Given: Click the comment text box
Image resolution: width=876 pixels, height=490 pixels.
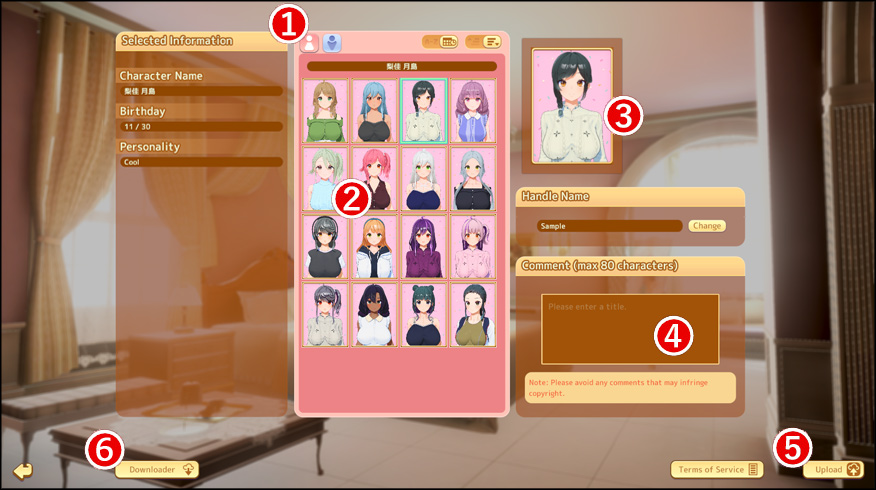Looking at the screenshot, I should 630,329.
